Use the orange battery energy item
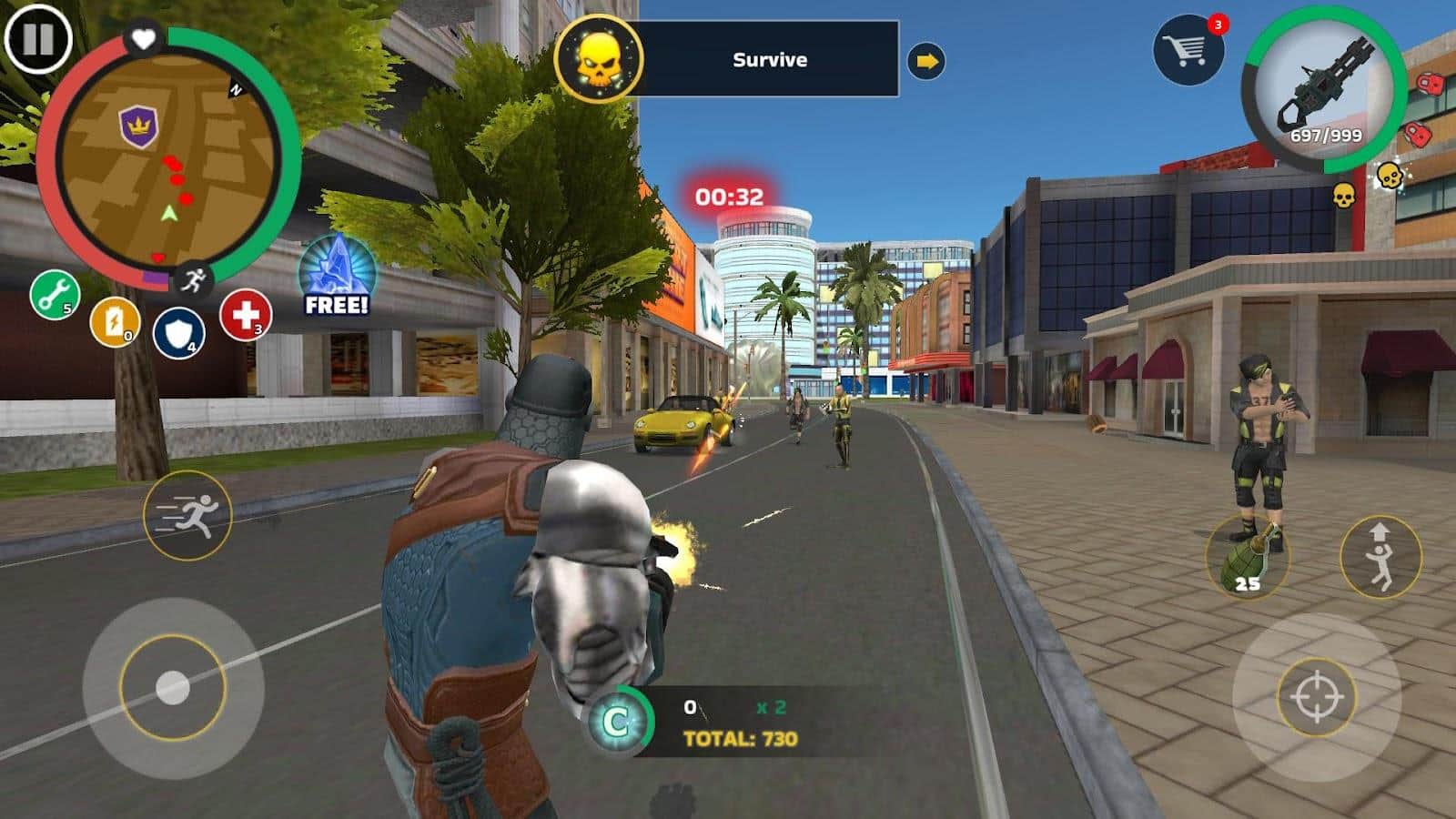The width and height of the screenshot is (1456, 819). click(115, 322)
